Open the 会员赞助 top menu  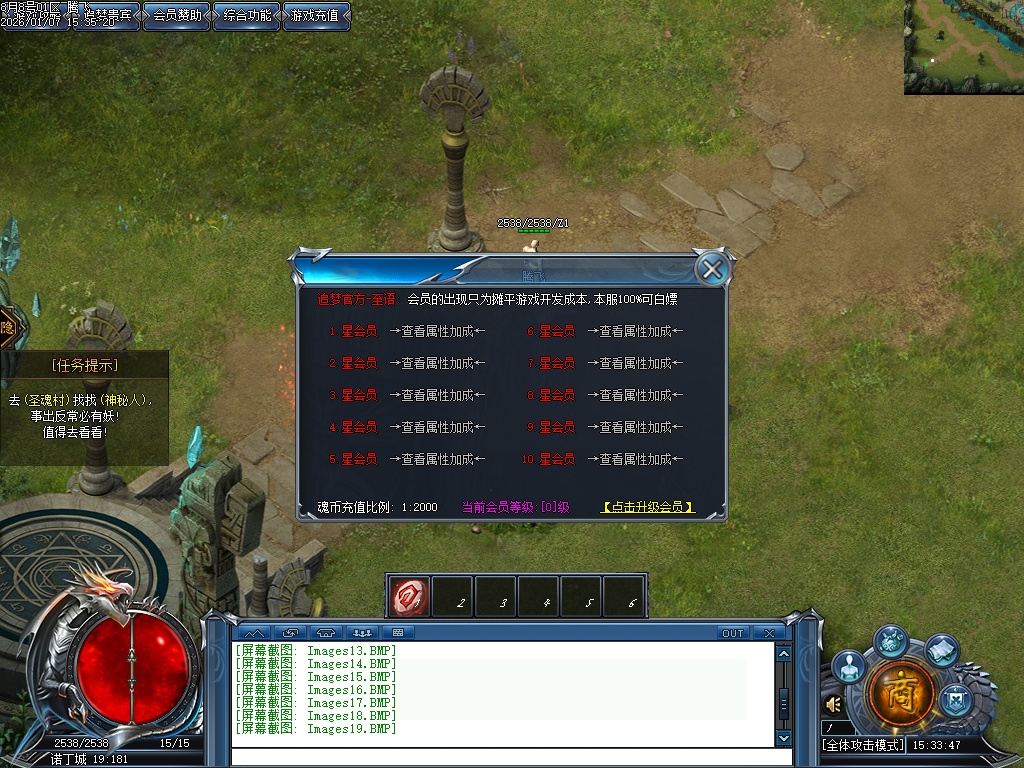click(177, 16)
